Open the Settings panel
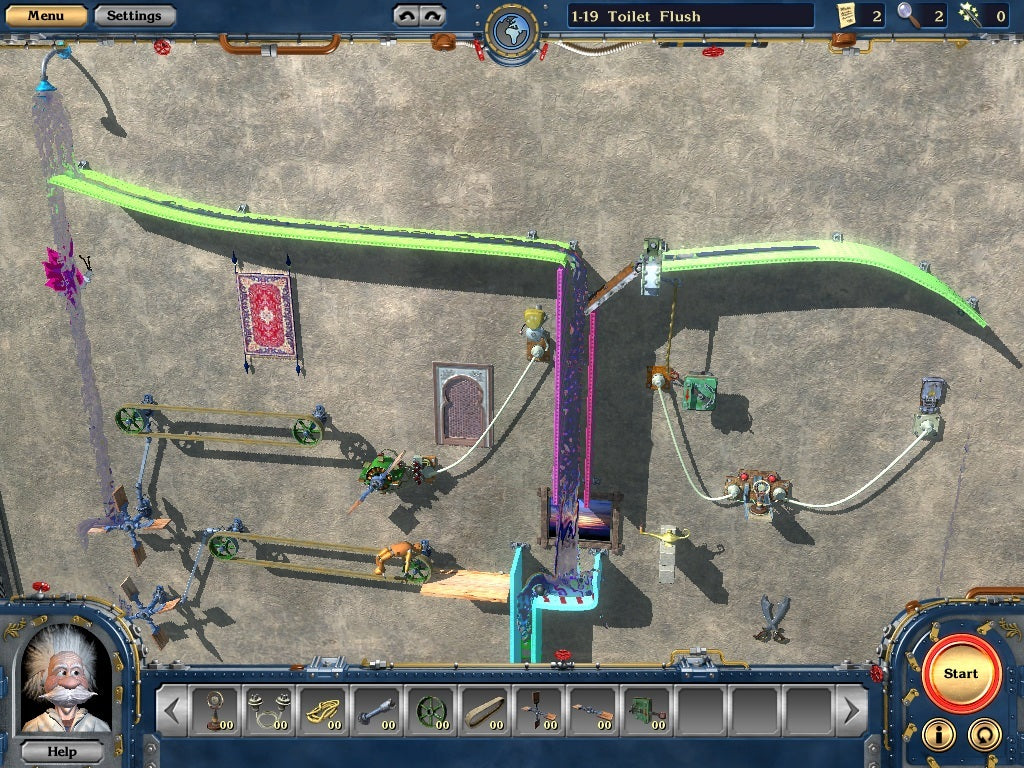 (x=134, y=15)
